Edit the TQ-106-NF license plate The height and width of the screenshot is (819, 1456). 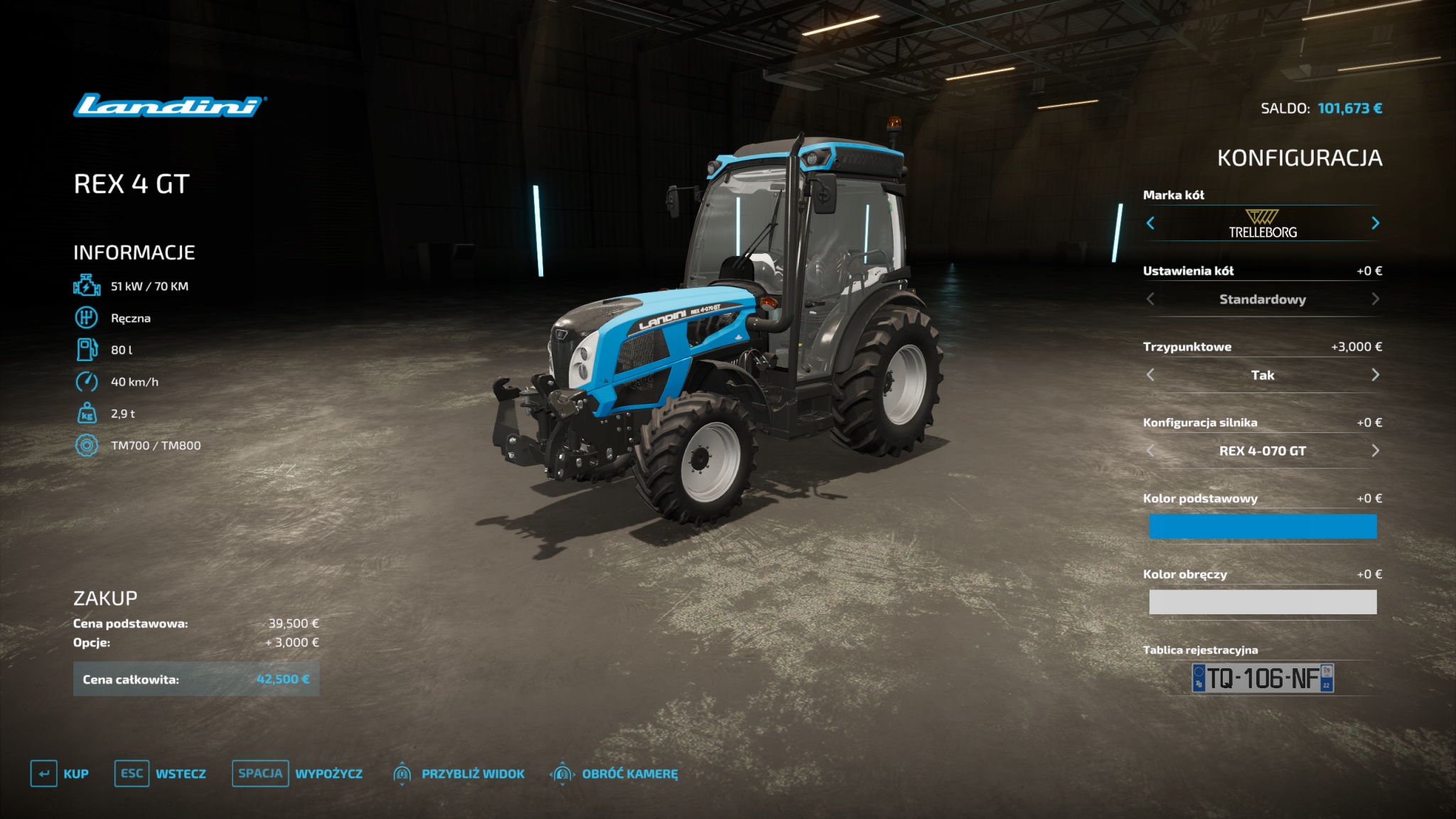[x=1263, y=678]
